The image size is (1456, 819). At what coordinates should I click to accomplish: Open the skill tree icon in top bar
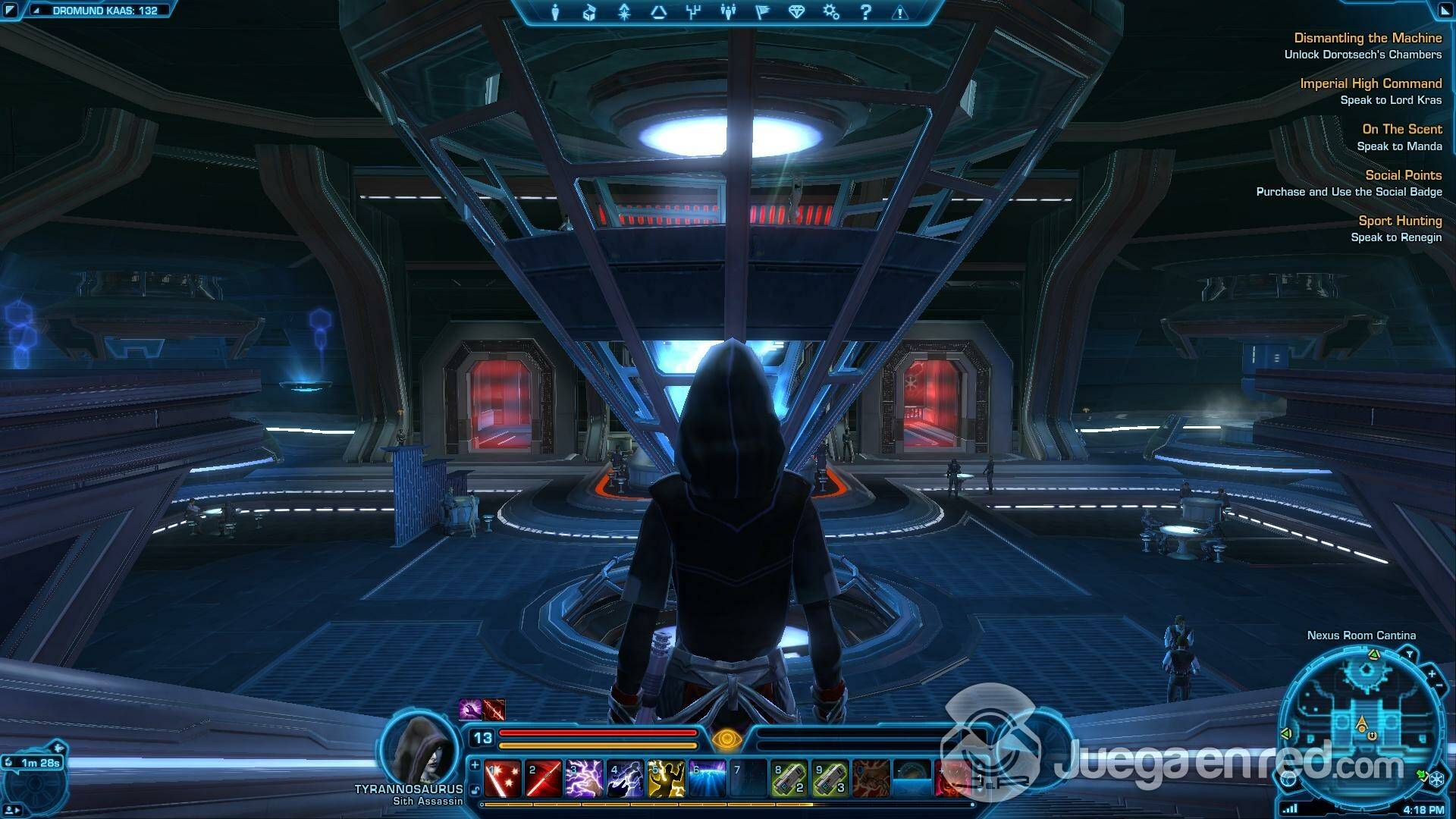[693, 12]
